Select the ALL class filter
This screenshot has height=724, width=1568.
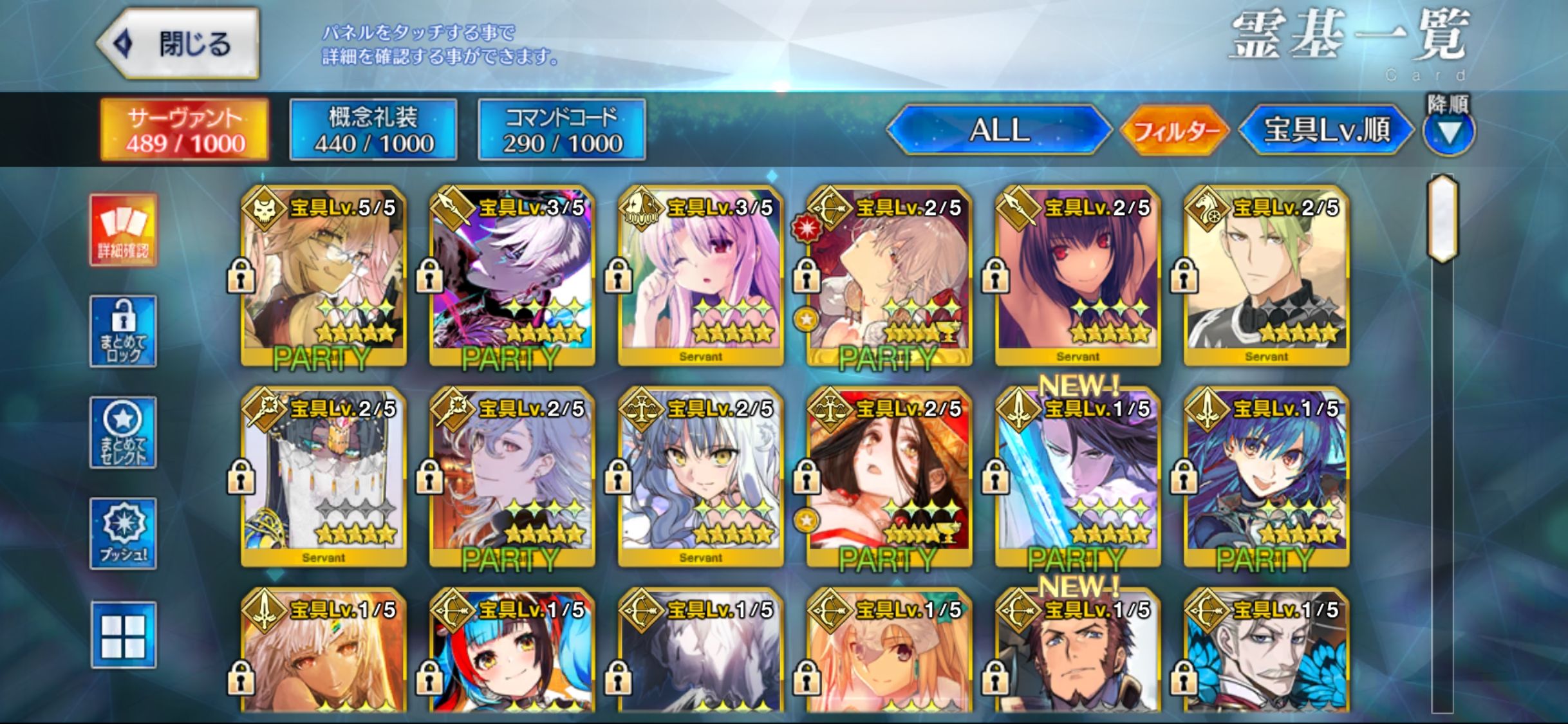(x=999, y=130)
